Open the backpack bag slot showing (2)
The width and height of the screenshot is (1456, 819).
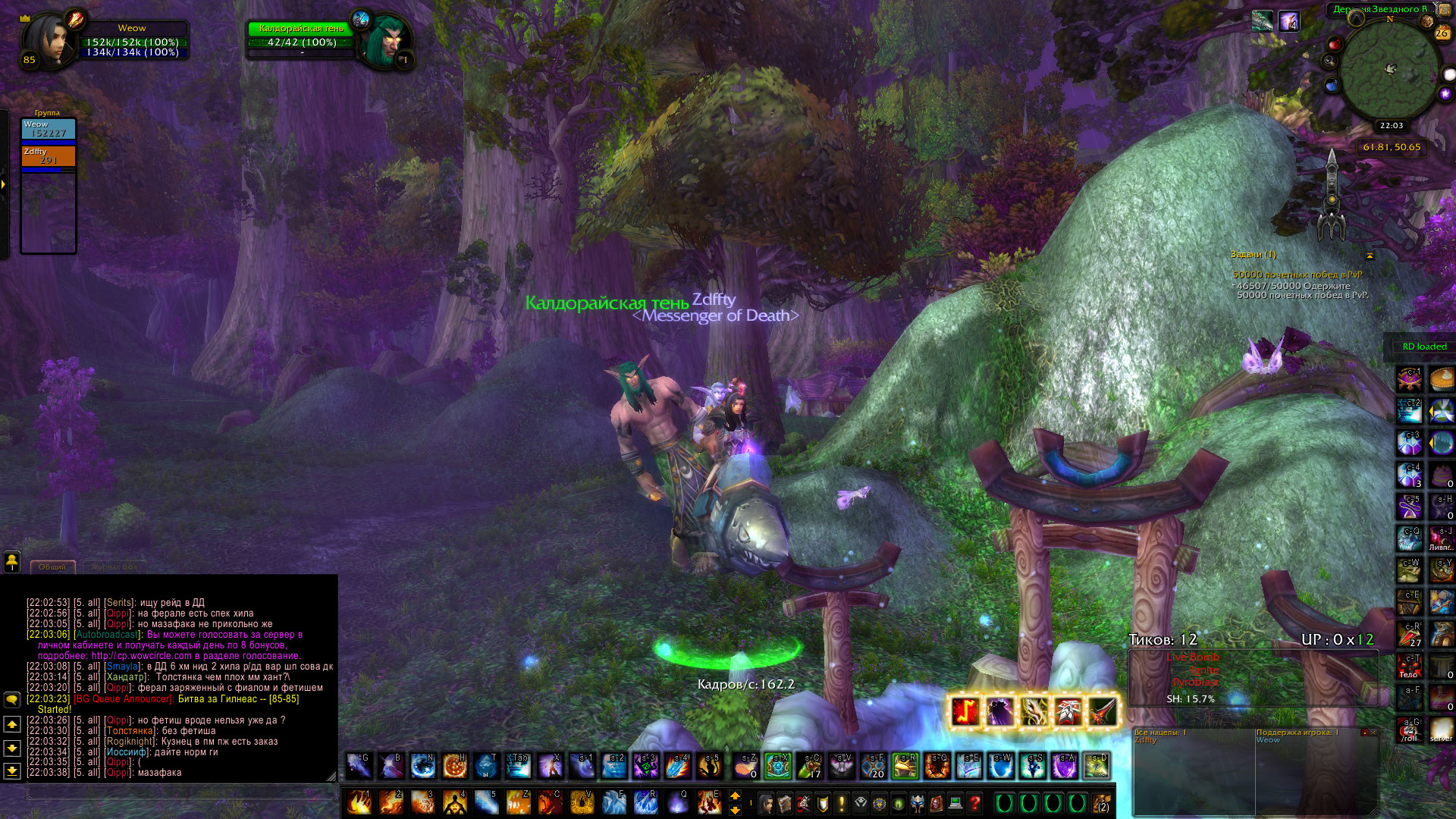[x=1102, y=802]
